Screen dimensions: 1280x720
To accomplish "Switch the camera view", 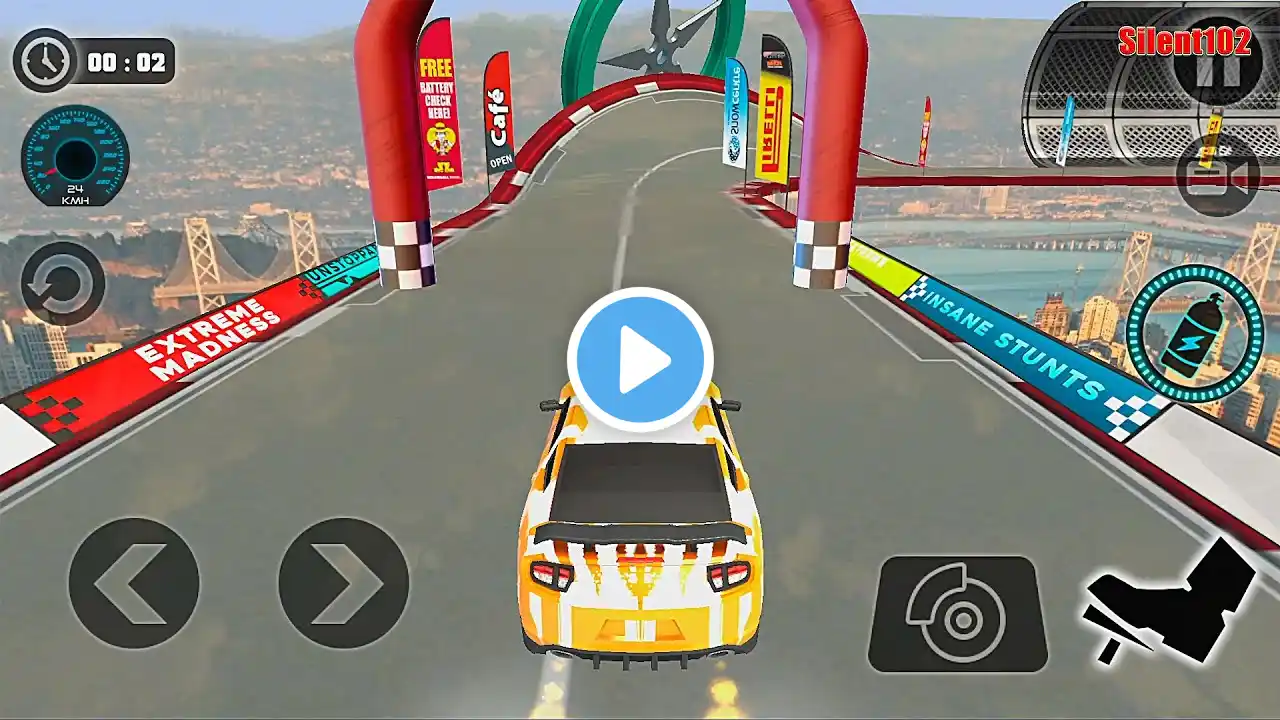I will pos(1216,175).
